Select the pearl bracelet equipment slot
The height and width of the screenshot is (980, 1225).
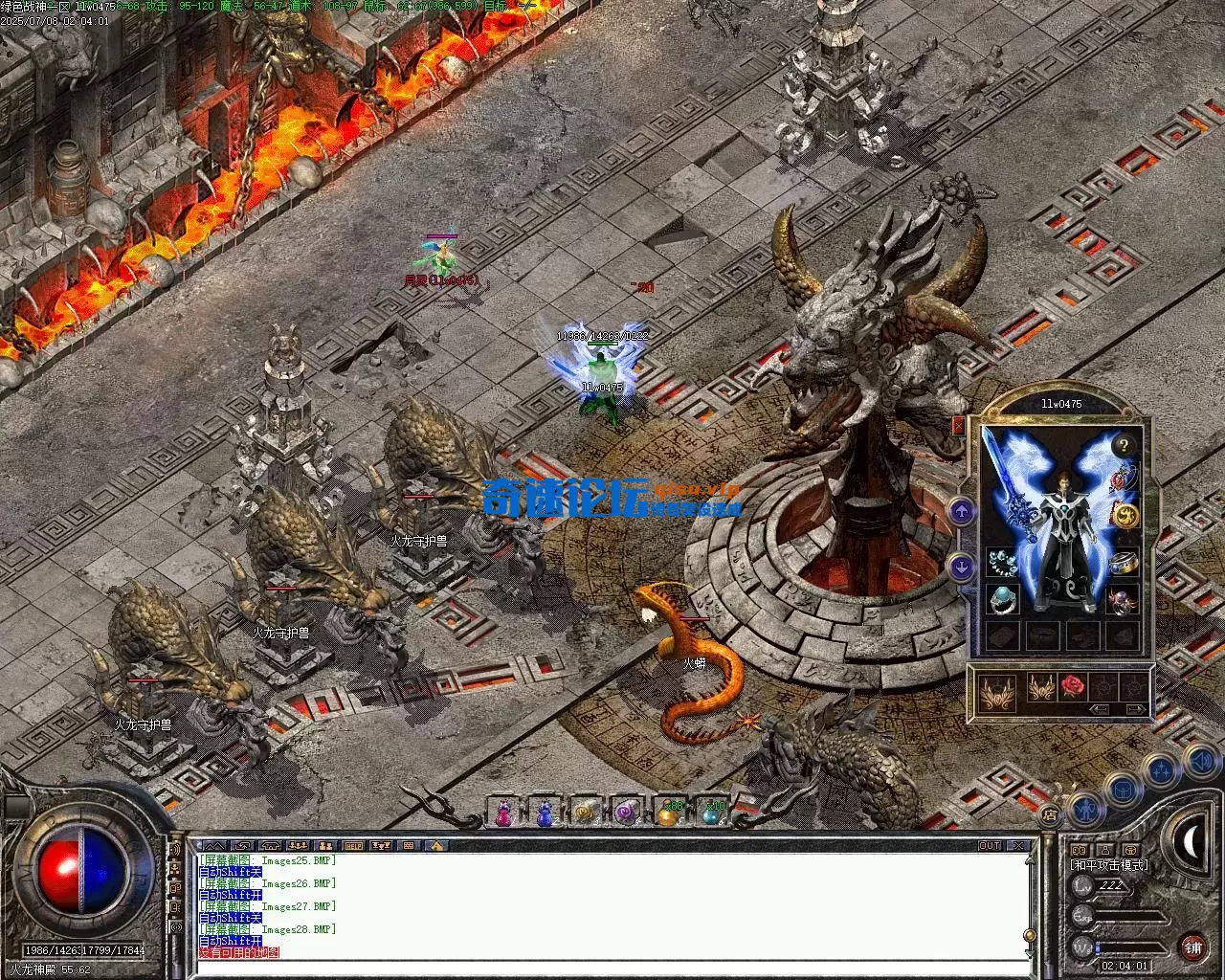1002,562
